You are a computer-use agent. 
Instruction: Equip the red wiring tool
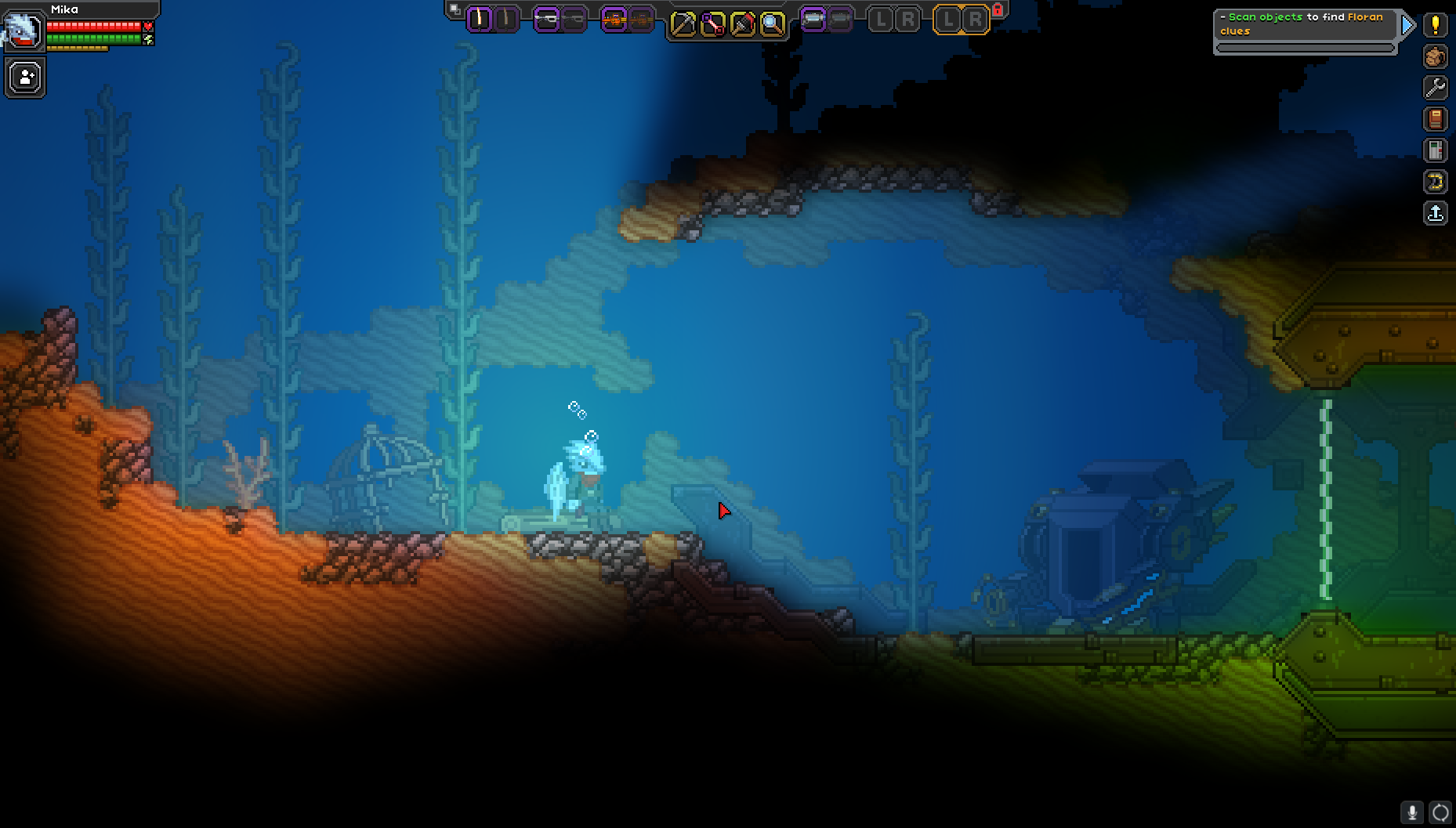(x=712, y=24)
